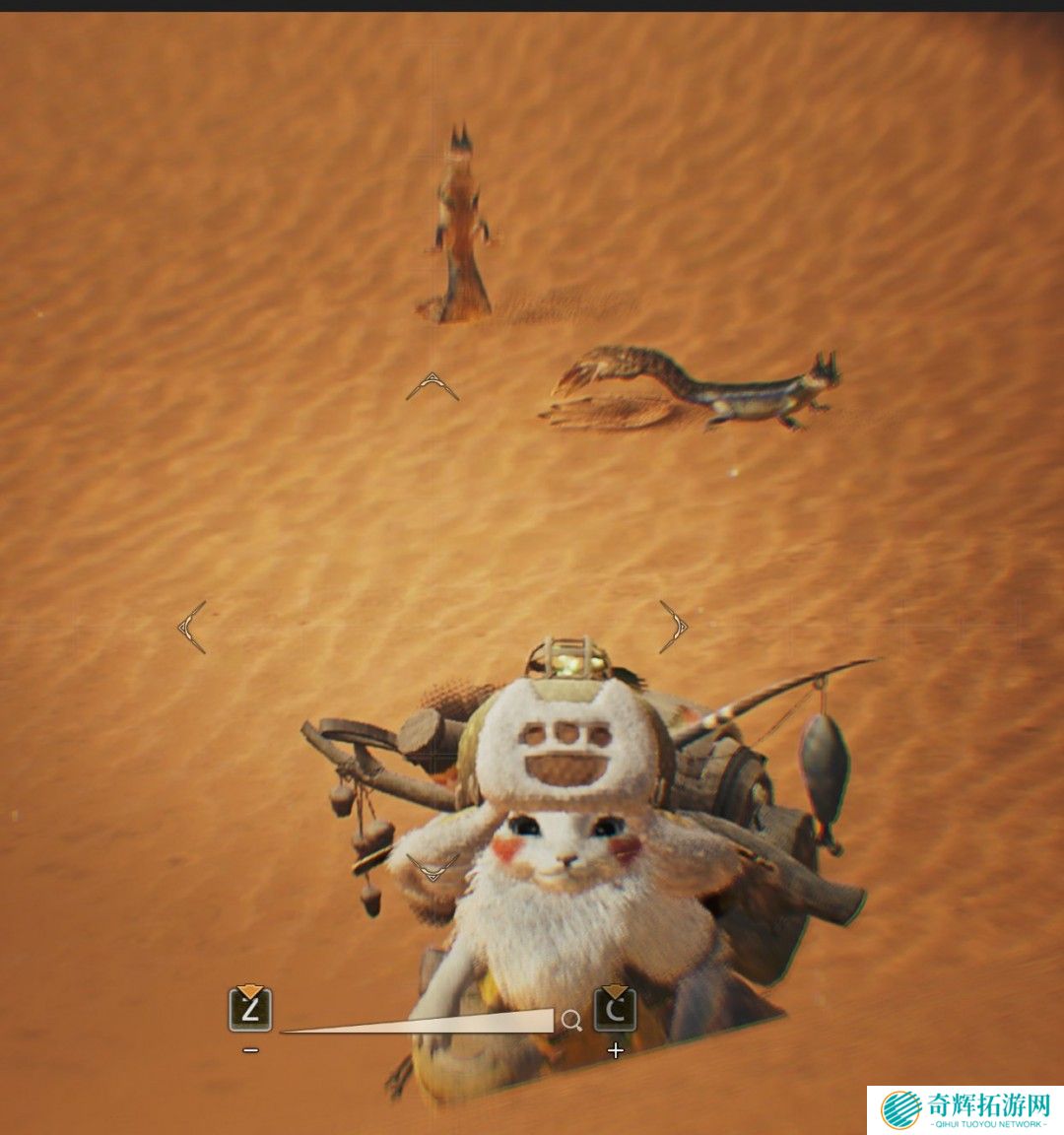Click the plus sign to zoom in
The width and height of the screenshot is (1064, 1135).
[616, 1050]
